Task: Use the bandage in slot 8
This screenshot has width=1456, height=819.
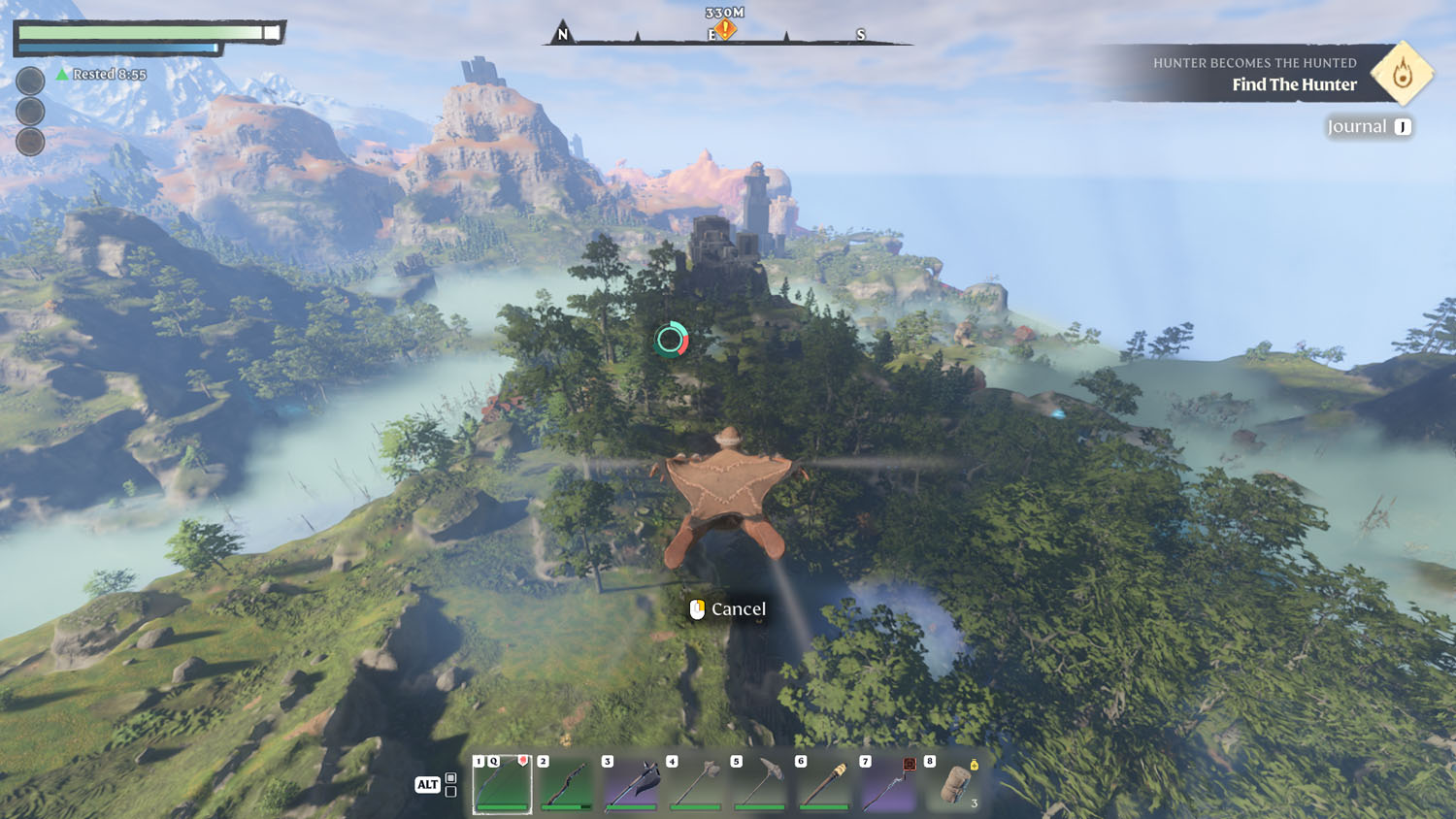Action: (953, 784)
